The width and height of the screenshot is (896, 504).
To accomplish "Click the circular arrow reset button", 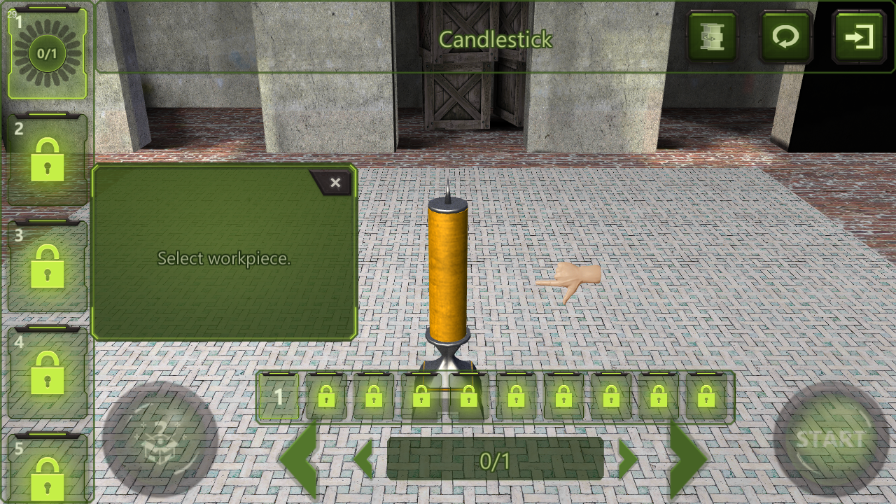I will [786, 38].
